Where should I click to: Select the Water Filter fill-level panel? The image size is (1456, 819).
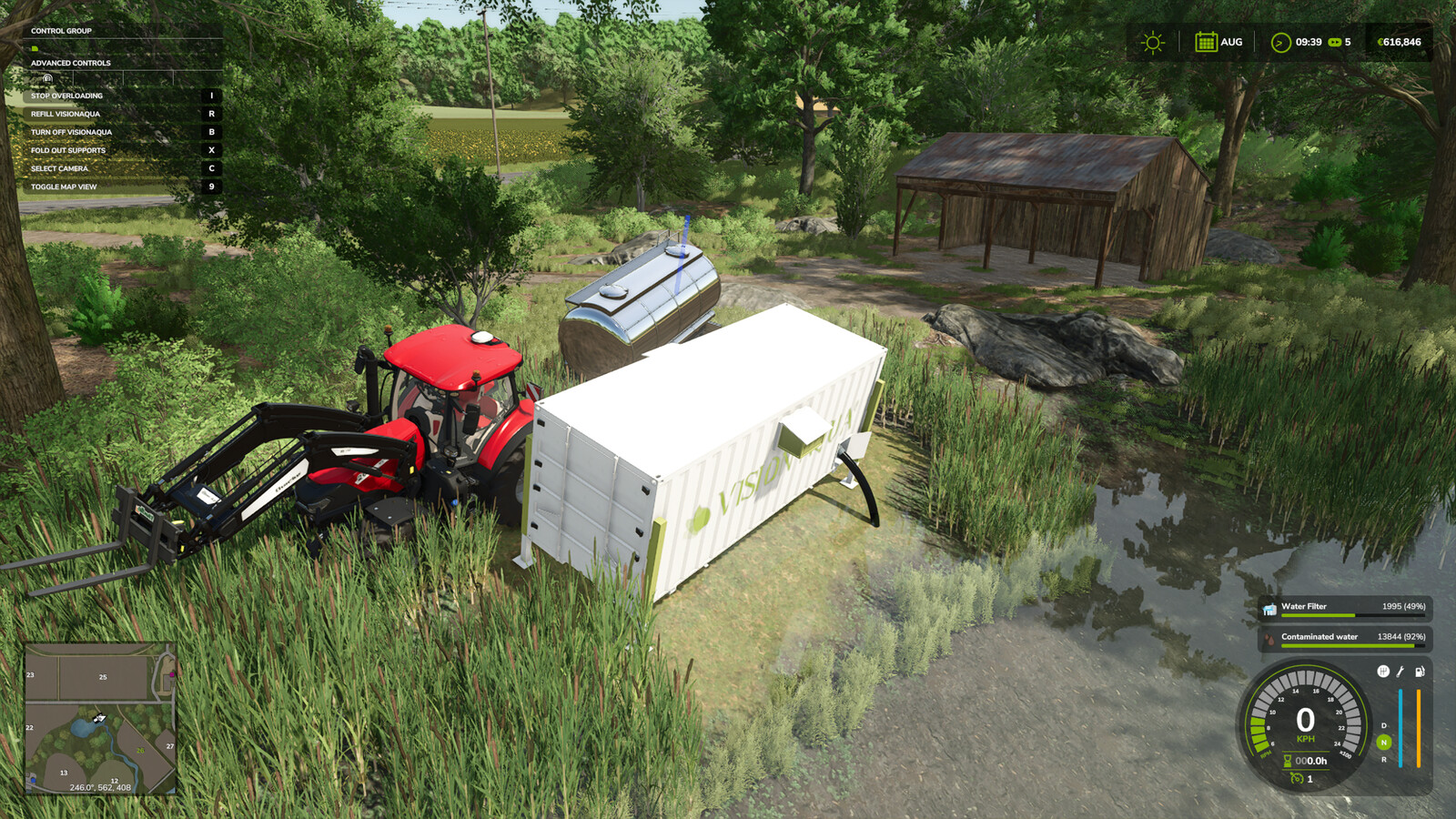(1344, 608)
